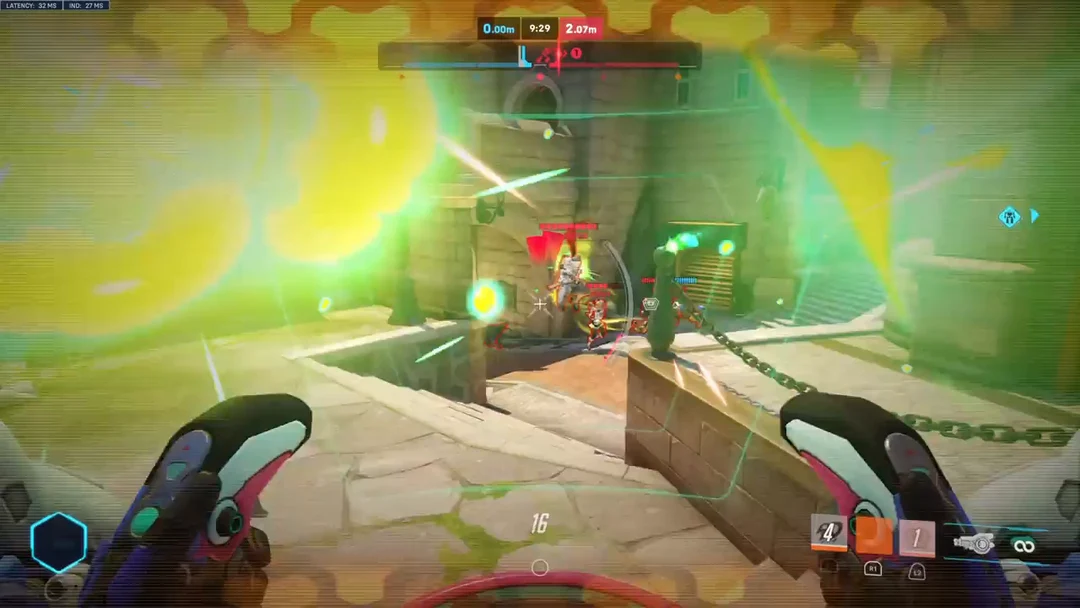Viewport: 1080px width, 608px height.
Task: Click the push objective progress tracker
Action: coord(540,56)
